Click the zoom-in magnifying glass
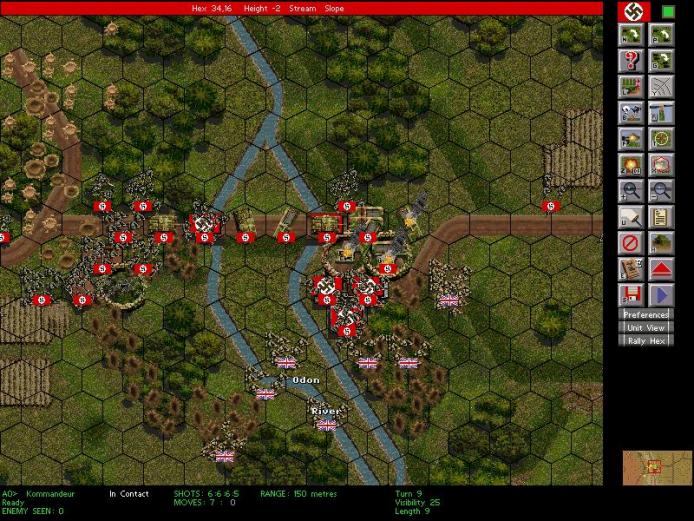 click(x=631, y=191)
